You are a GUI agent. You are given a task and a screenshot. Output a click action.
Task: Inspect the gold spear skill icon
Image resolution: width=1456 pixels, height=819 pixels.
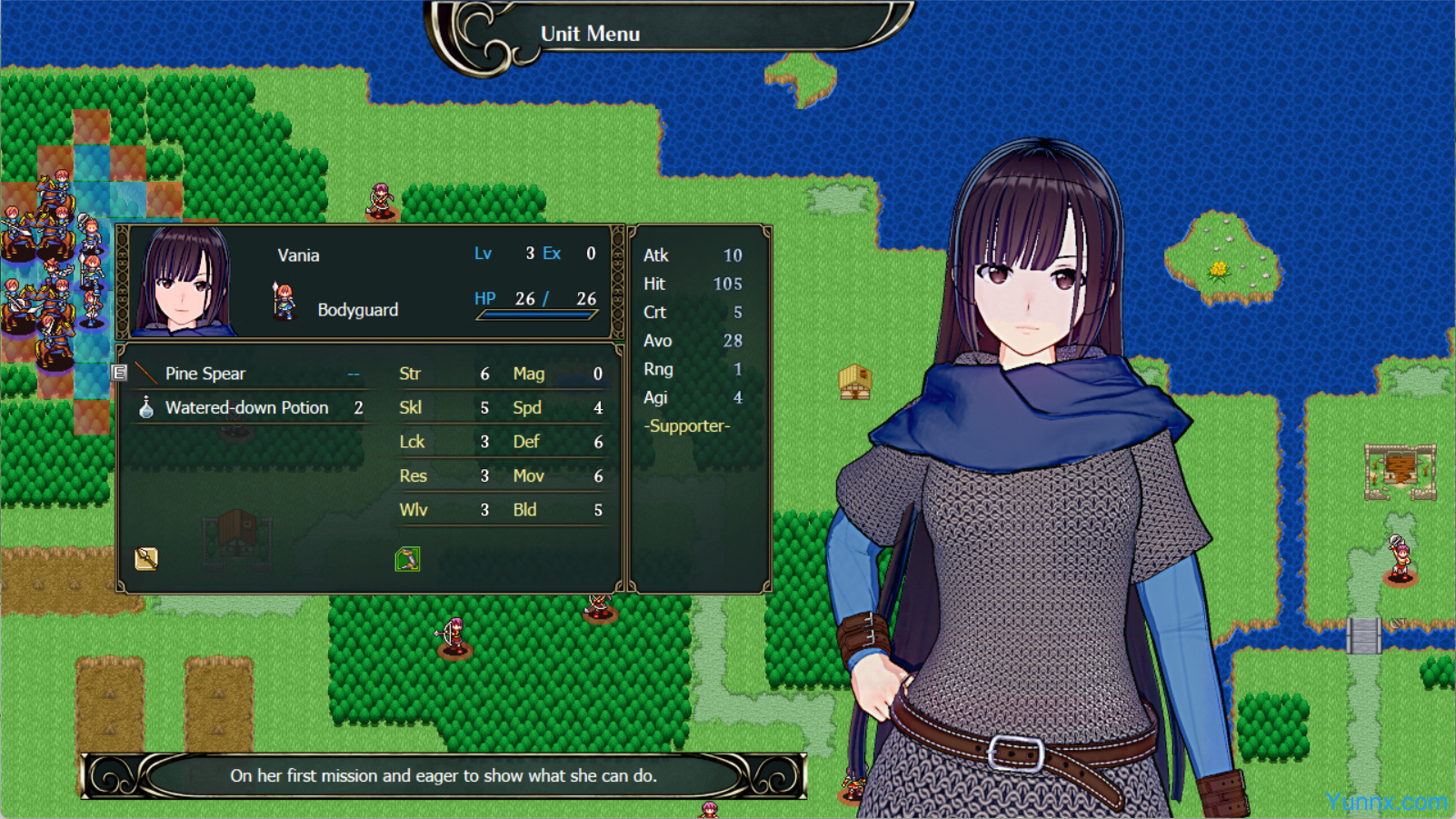pos(146,558)
